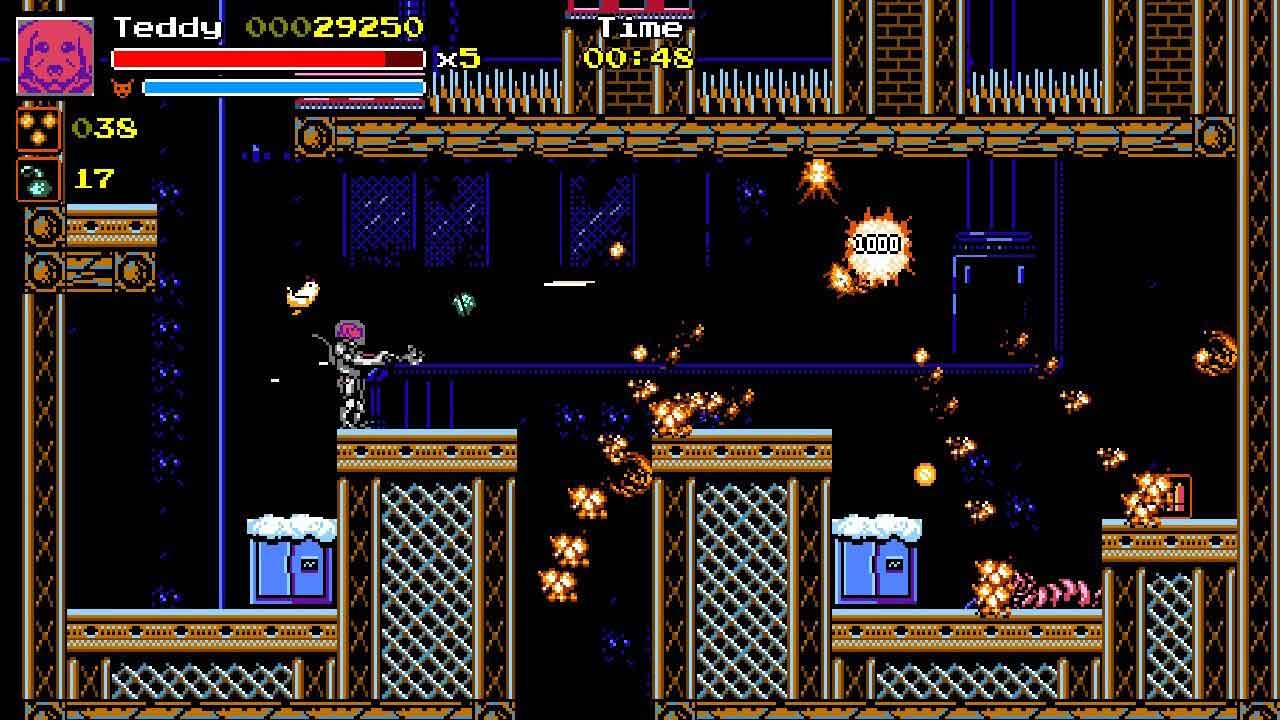Screen dimensions: 1280x720
Task: Click Teddy's pink dog portrait
Action: point(55,56)
